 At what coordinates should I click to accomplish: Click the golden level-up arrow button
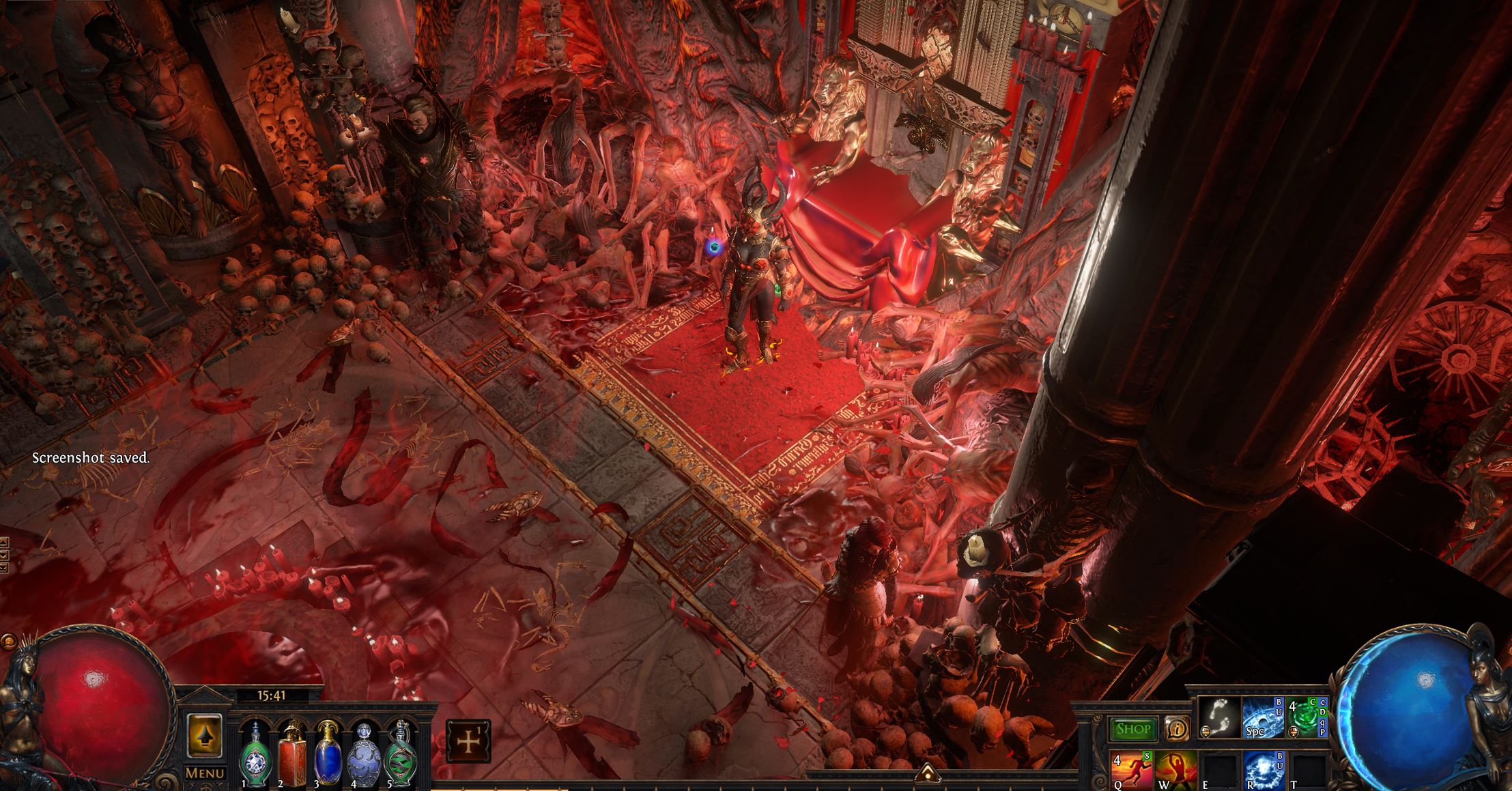(205, 736)
